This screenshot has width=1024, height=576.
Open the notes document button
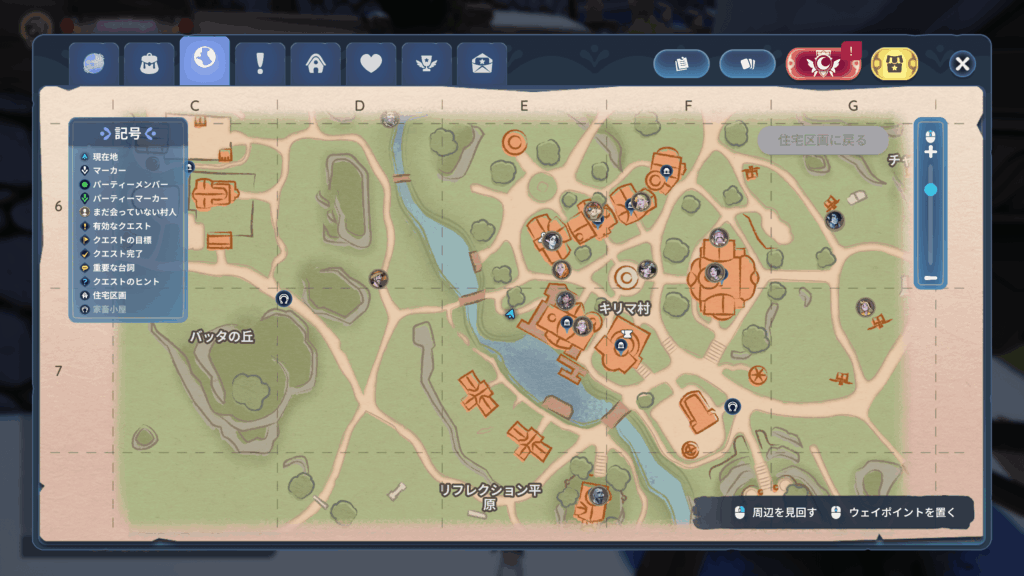[682, 64]
